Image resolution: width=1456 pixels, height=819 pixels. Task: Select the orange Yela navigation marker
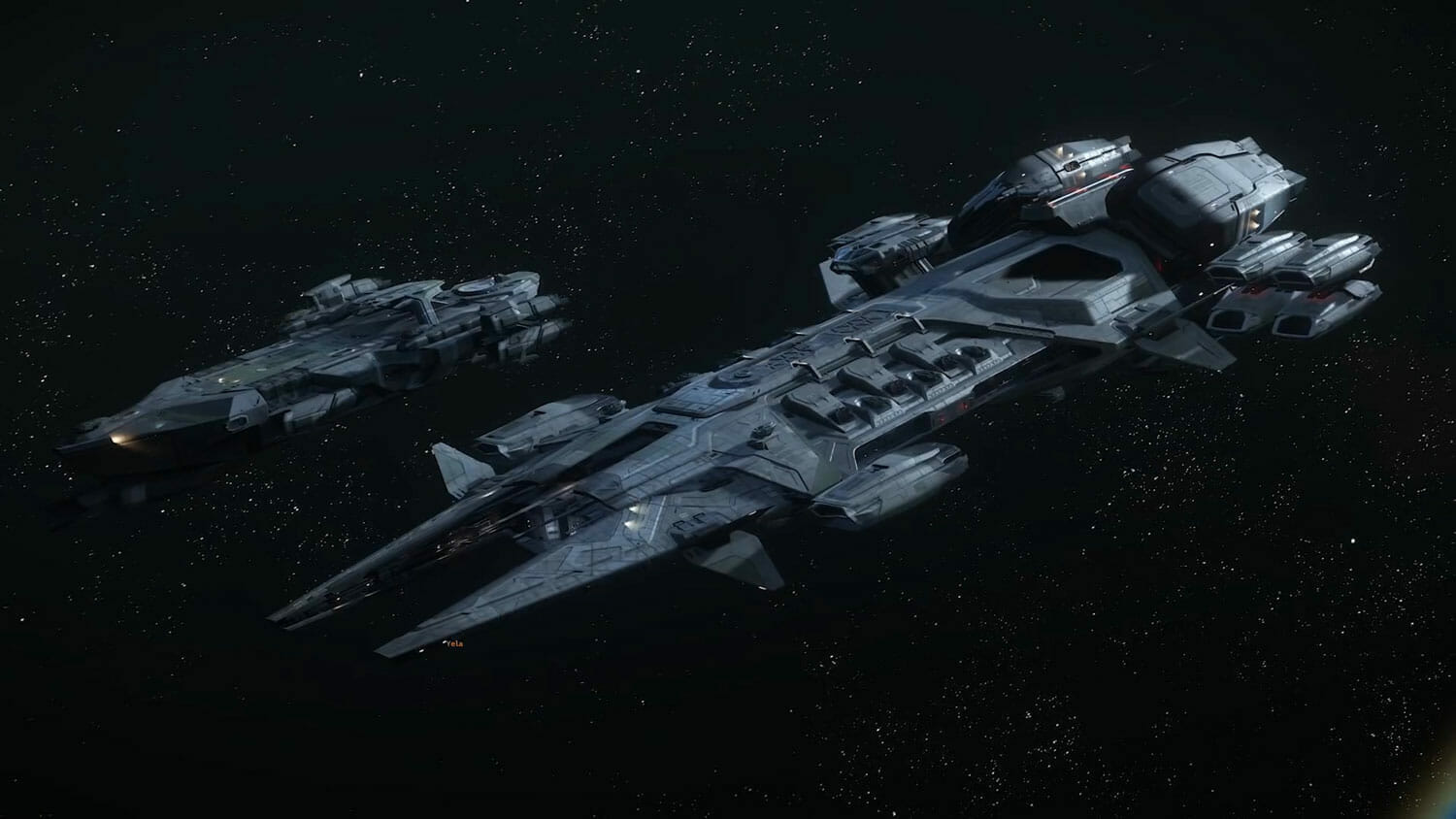(452, 643)
